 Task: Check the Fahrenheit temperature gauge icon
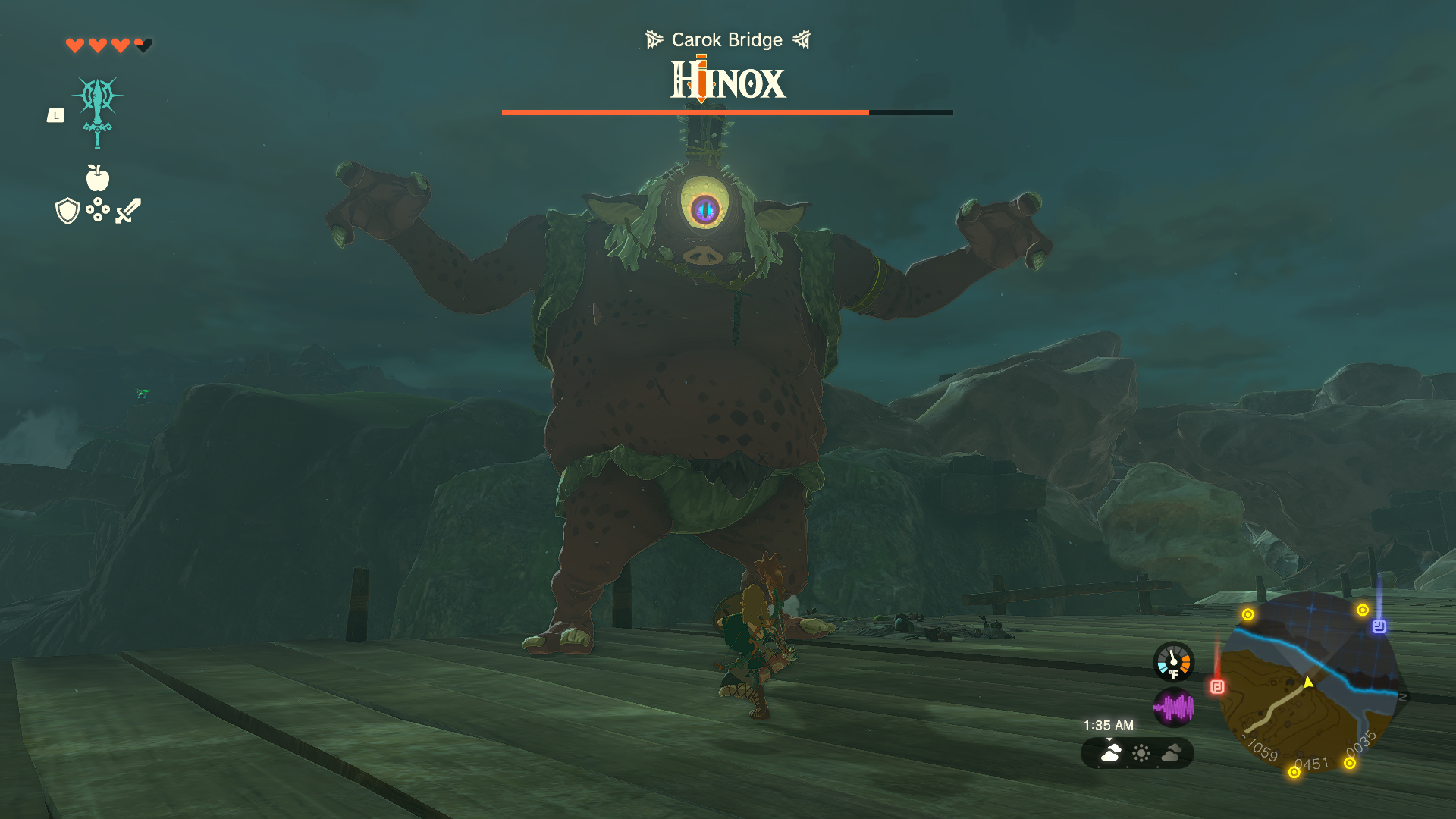1172,661
